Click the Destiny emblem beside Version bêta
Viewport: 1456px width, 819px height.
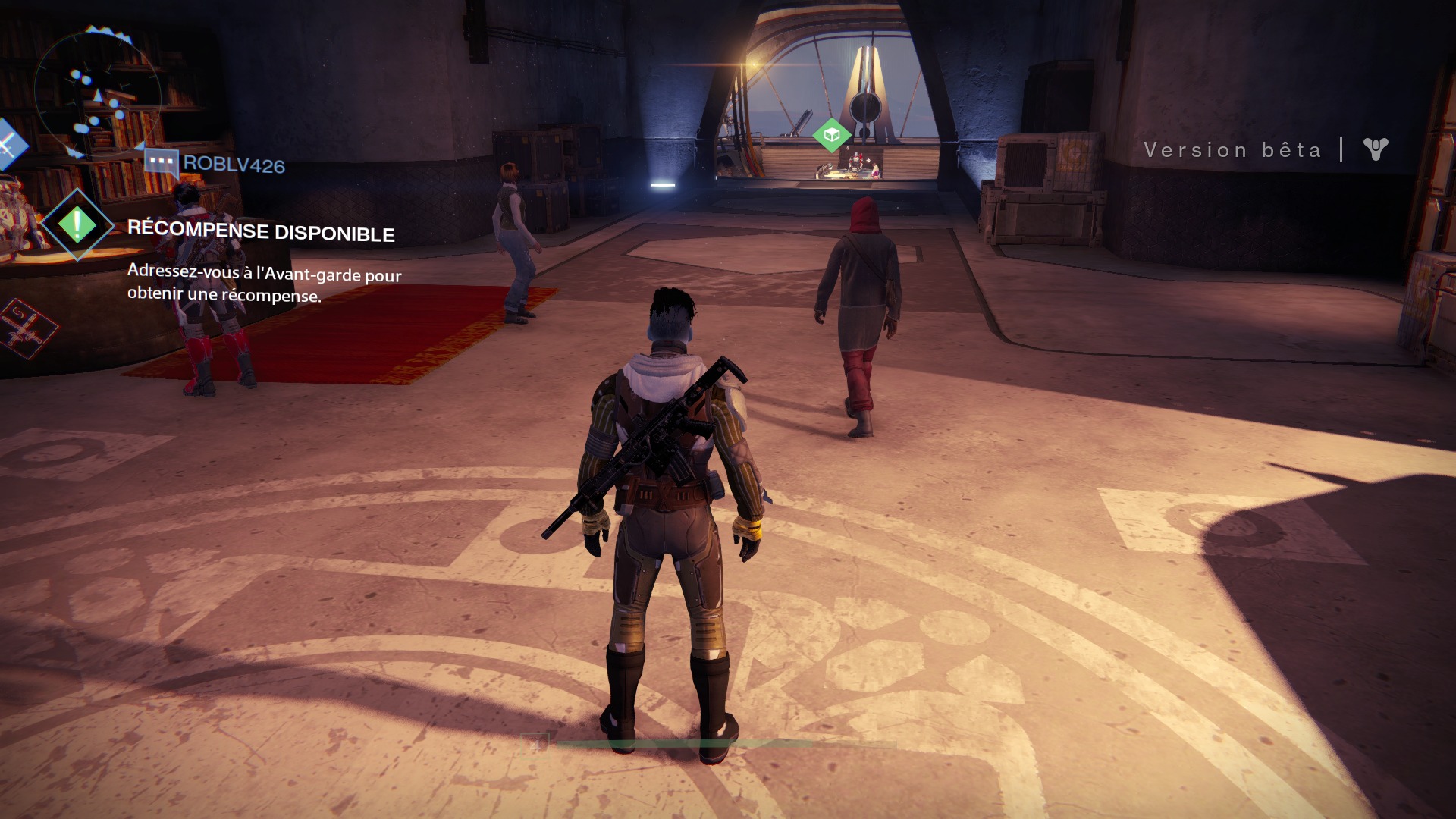click(x=1375, y=149)
